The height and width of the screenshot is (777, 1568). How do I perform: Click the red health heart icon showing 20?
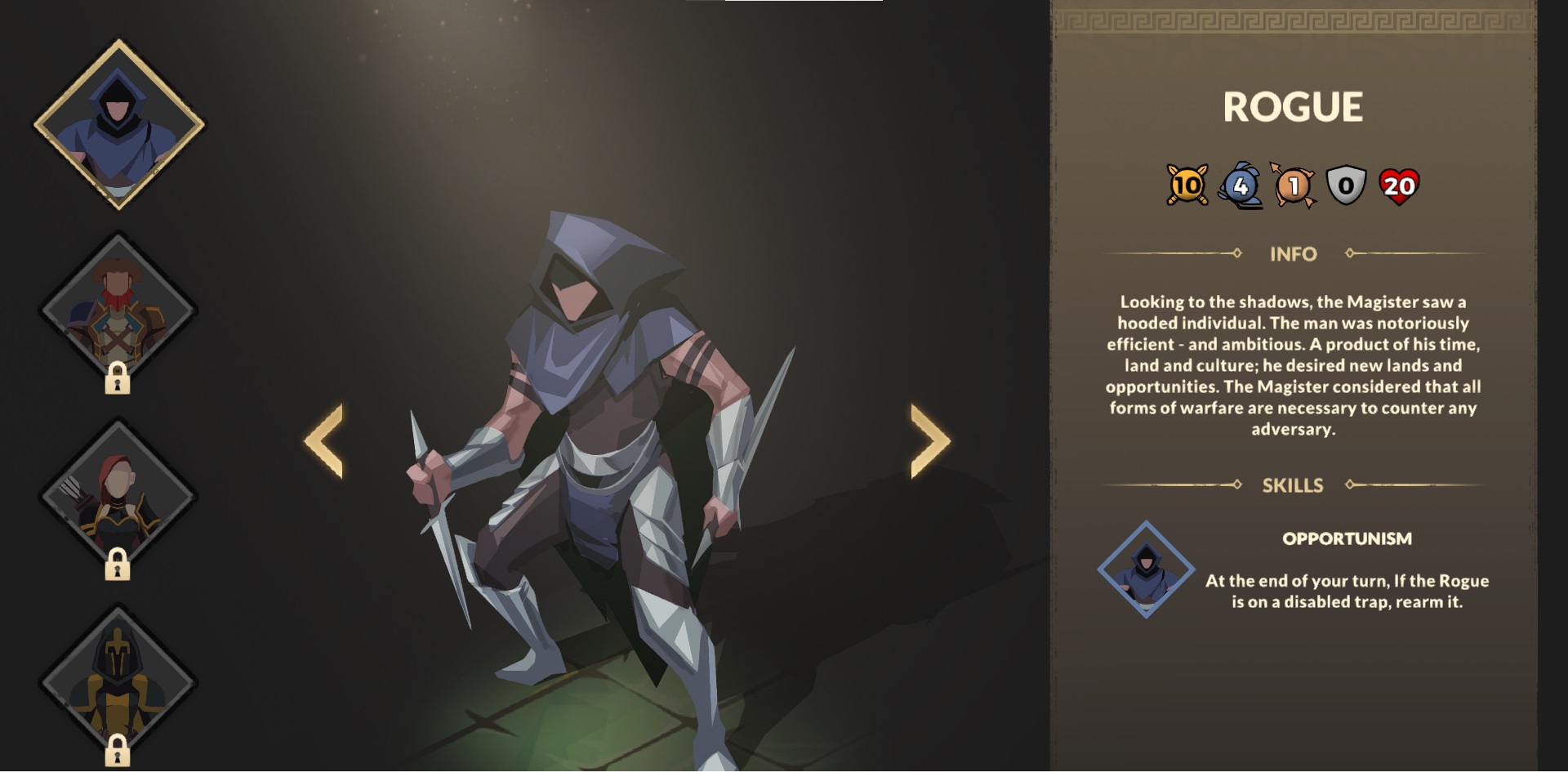(1402, 186)
